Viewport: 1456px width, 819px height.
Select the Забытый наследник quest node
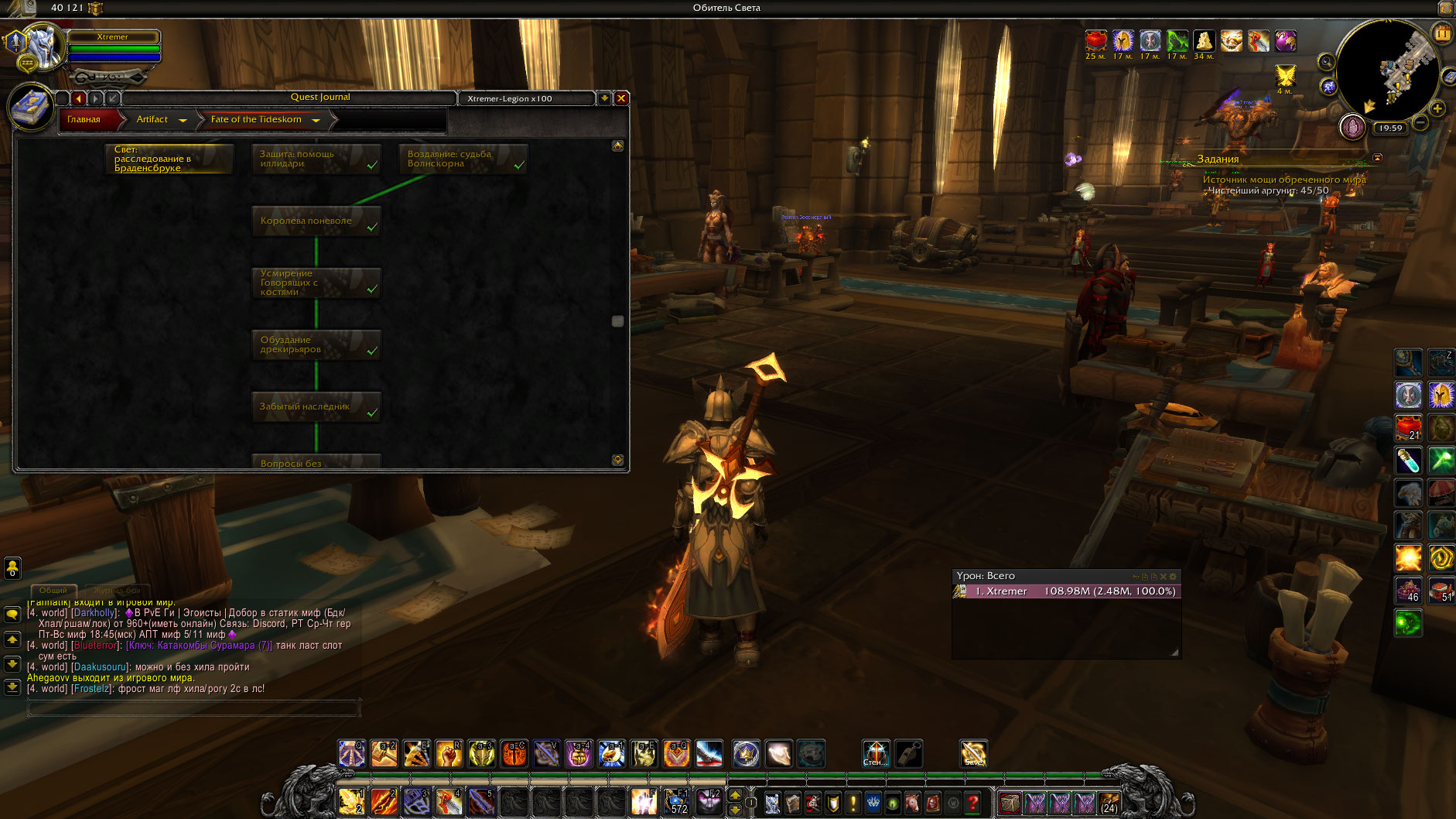pos(316,407)
